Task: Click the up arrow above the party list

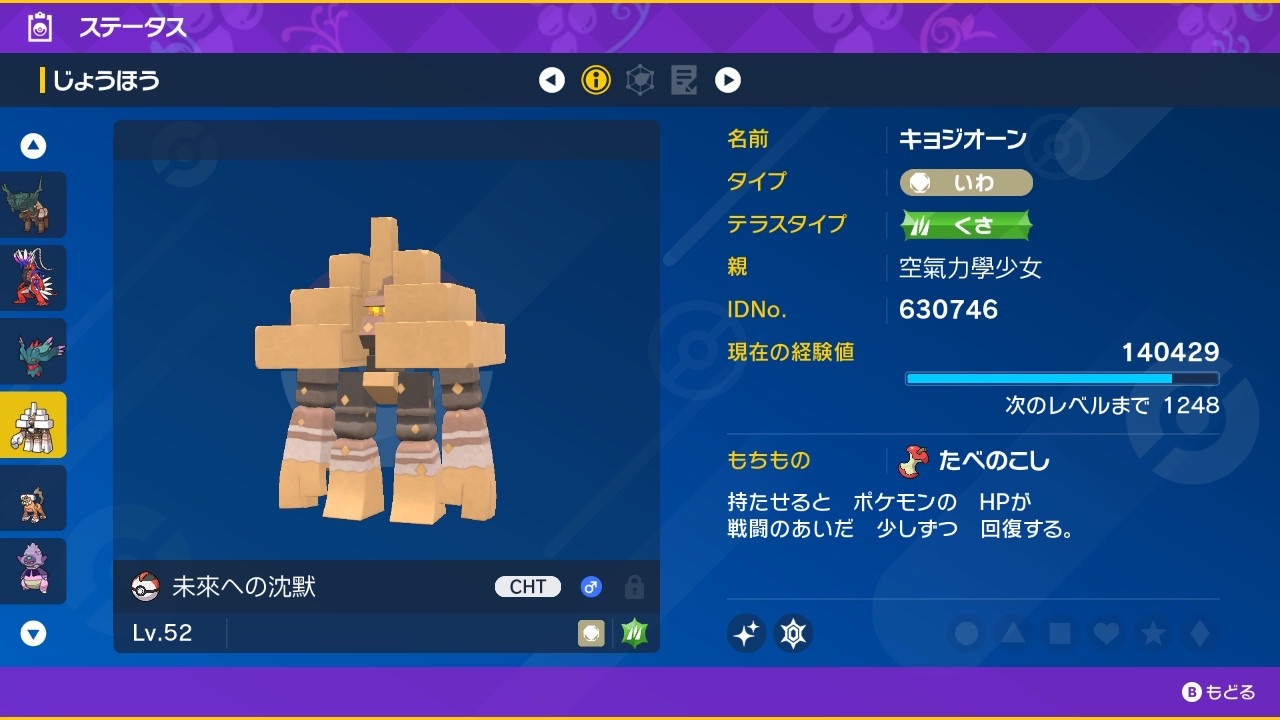Action: tap(33, 145)
